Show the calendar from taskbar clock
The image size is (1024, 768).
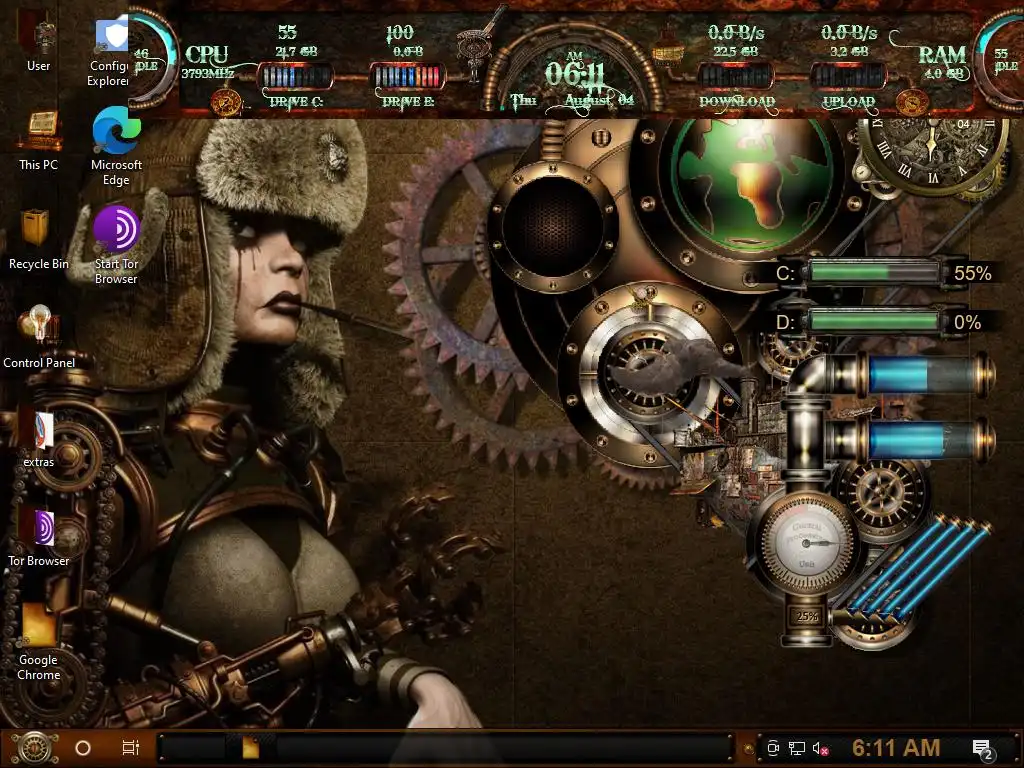pos(895,748)
